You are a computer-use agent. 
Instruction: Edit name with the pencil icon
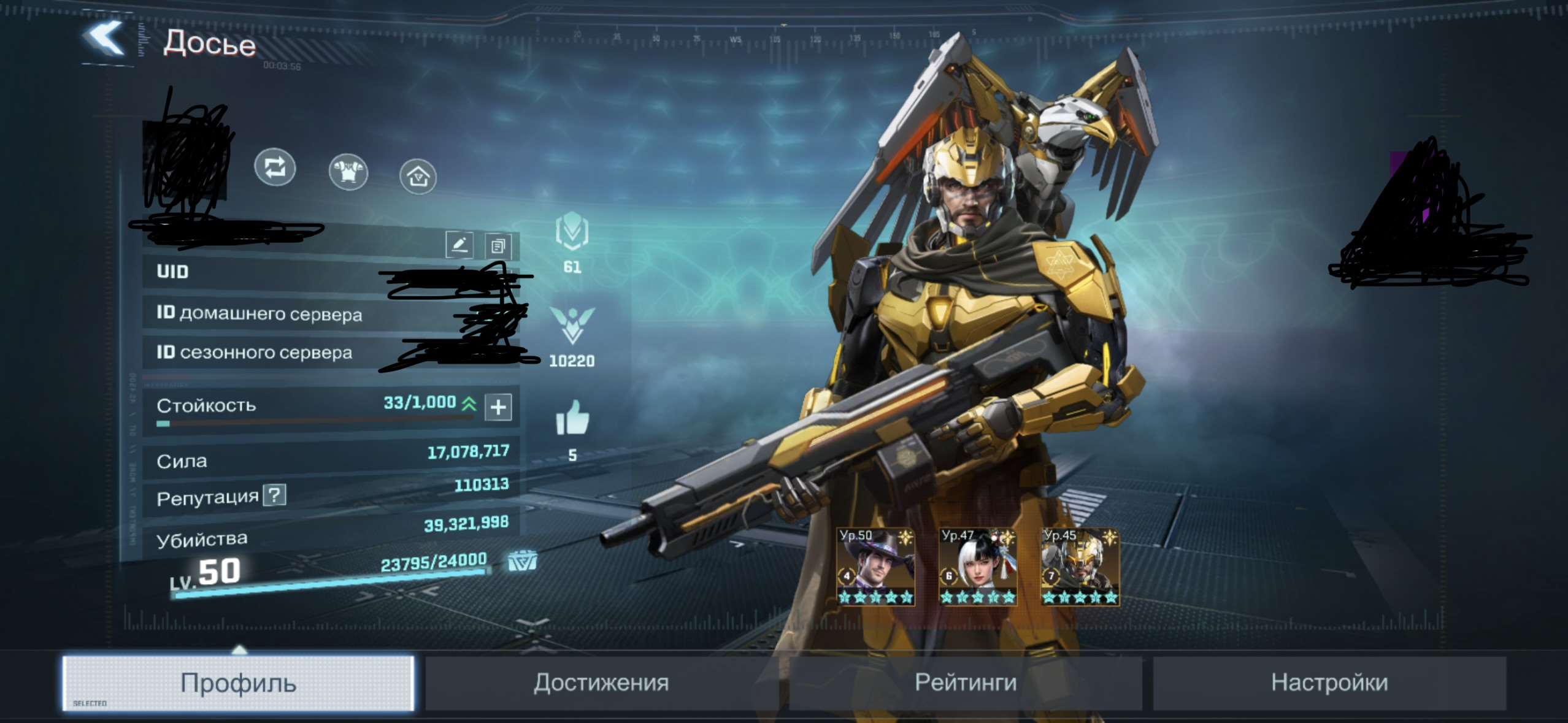[x=459, y=245]
